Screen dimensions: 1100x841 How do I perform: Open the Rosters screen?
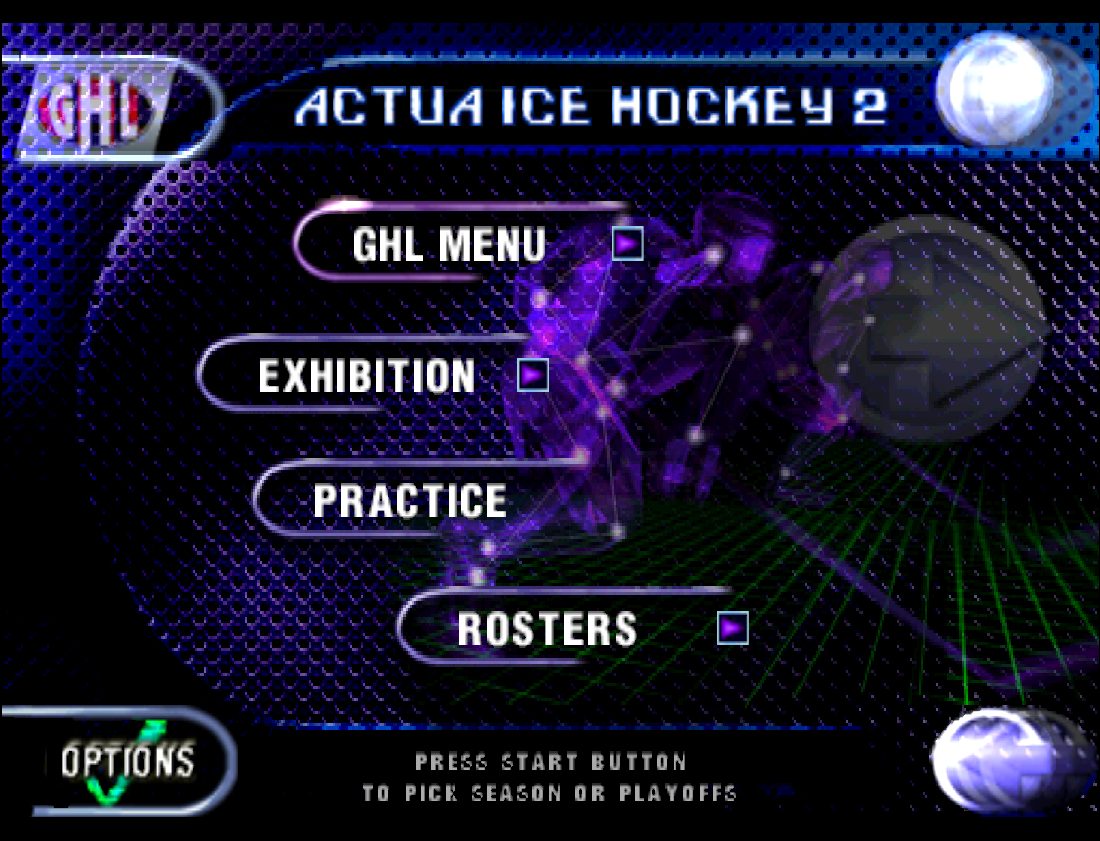(x=547, y=629)
